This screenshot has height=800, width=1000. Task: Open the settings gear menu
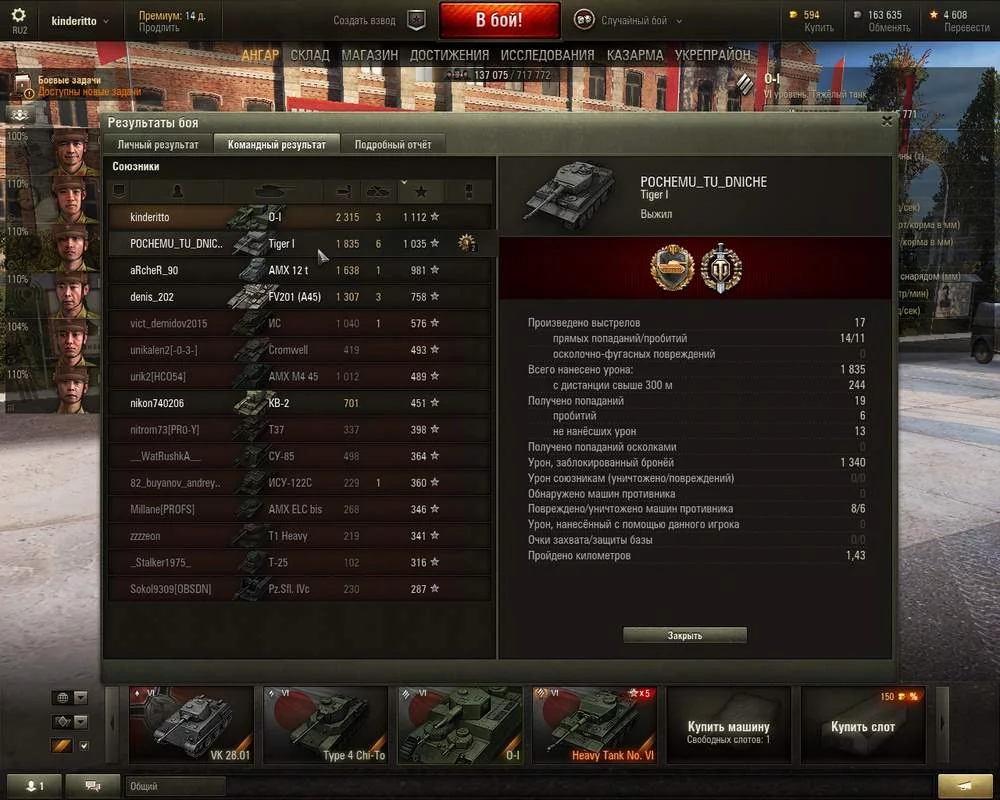pyautogui.click(x=19, y=16)
